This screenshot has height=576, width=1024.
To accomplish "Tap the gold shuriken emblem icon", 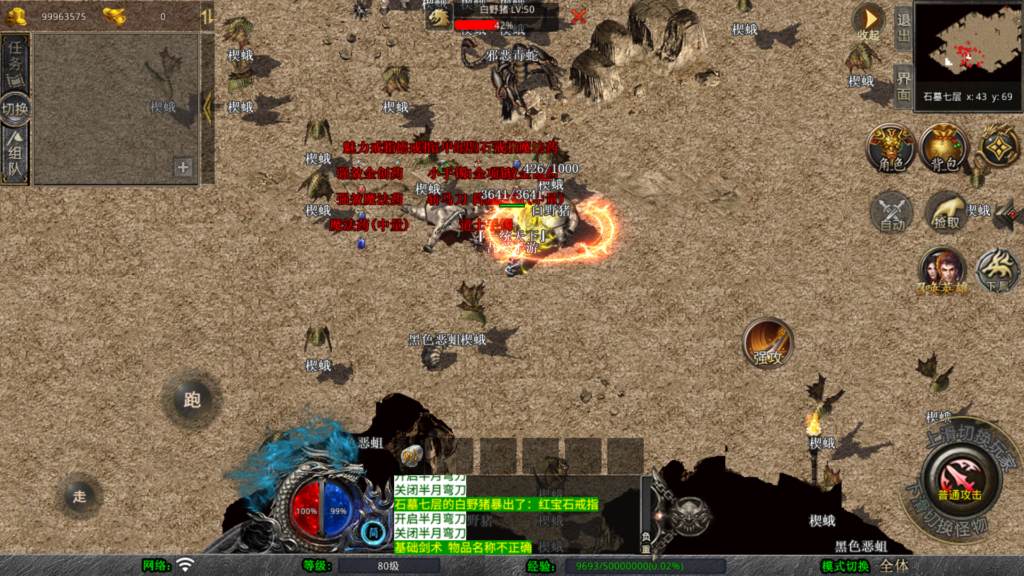I will [x=997, y=146].
